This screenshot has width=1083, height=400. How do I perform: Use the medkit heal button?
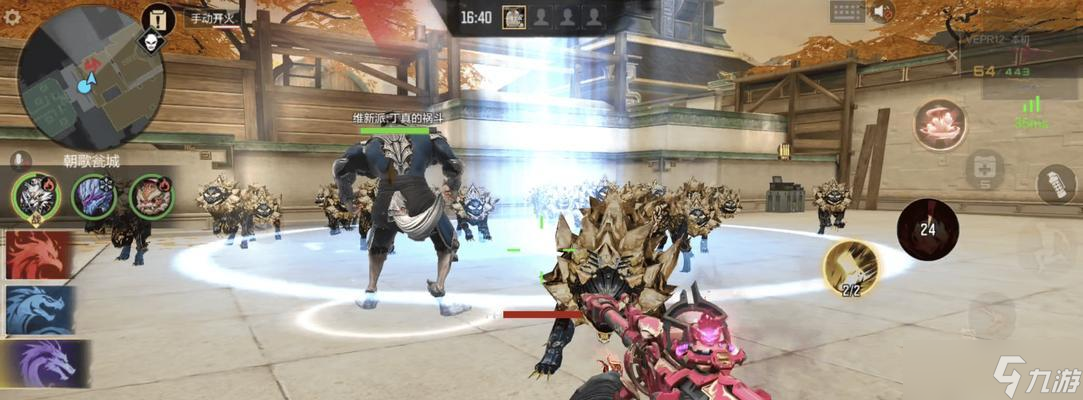tap(984, 170)
